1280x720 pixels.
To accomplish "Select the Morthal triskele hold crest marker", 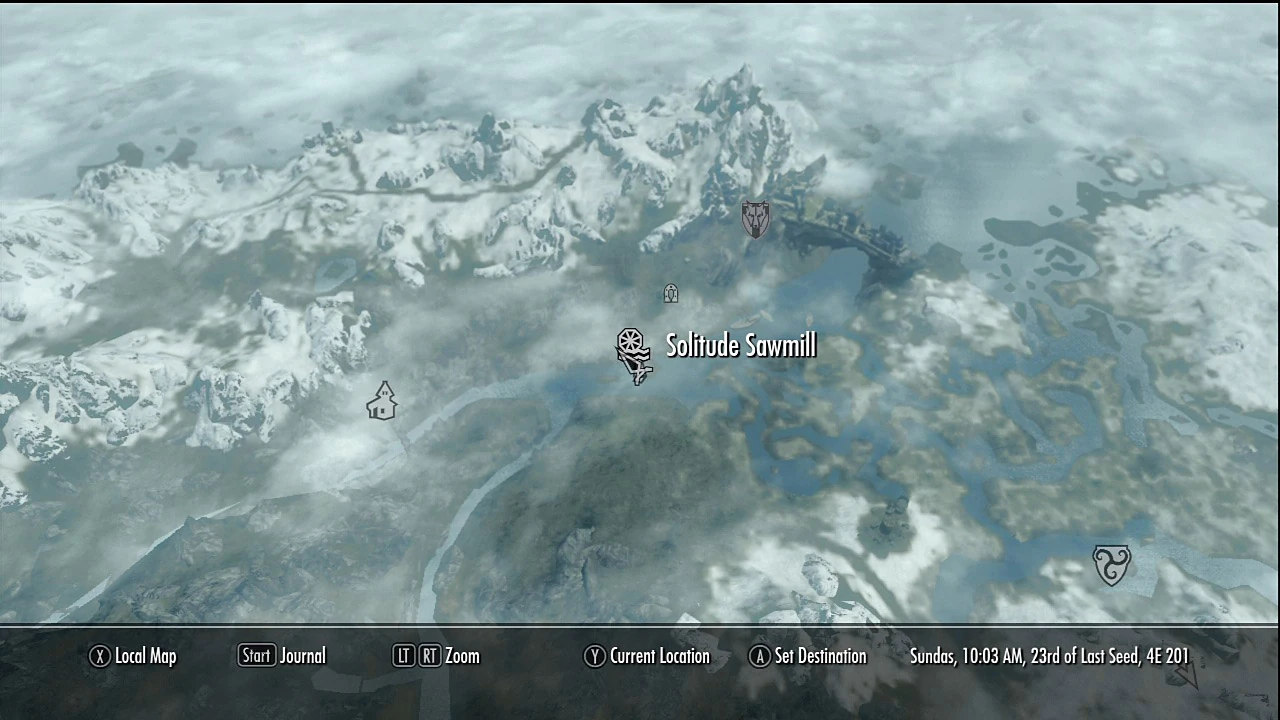I will [x=1112, y=564].
